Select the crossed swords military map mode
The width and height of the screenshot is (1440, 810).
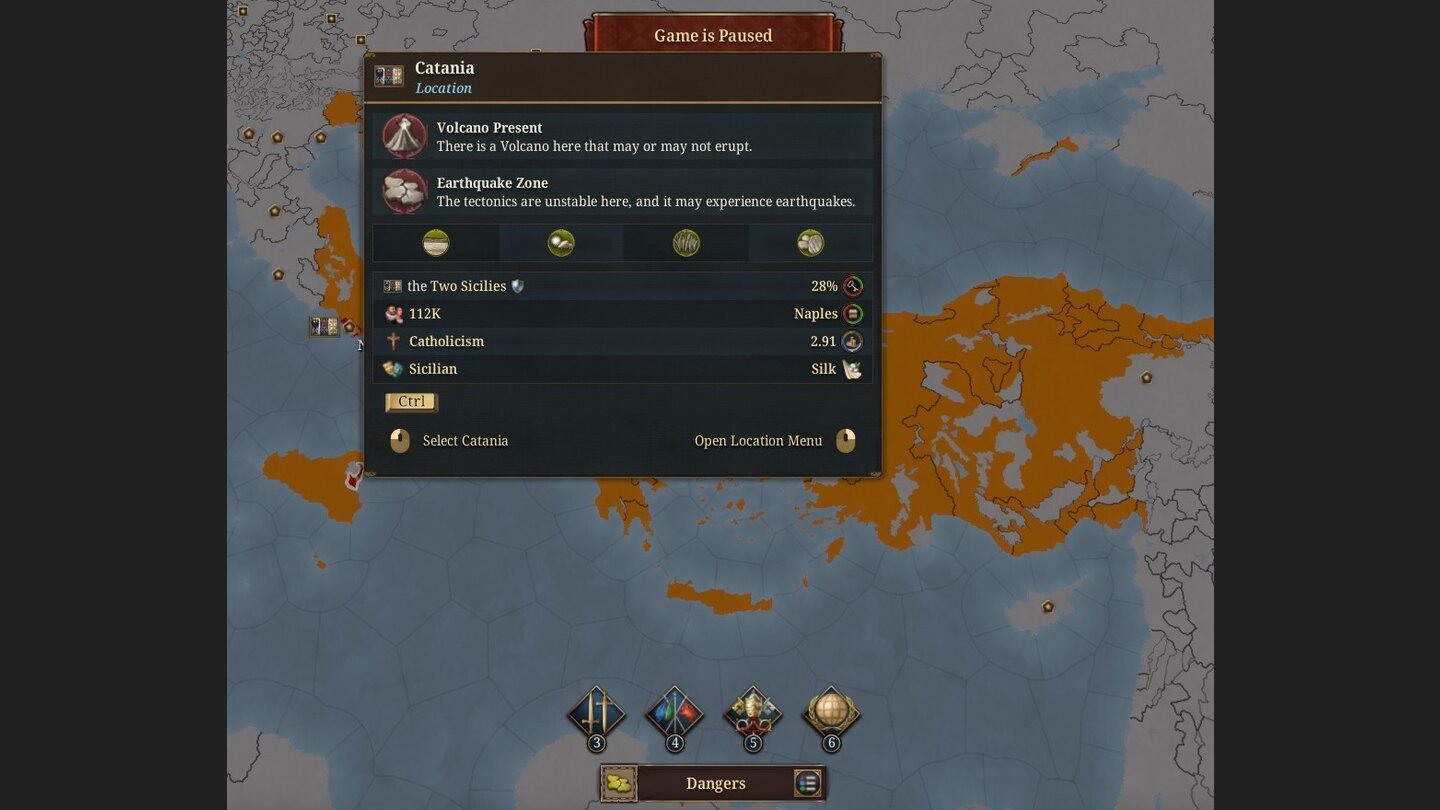[x=596, y=713]
